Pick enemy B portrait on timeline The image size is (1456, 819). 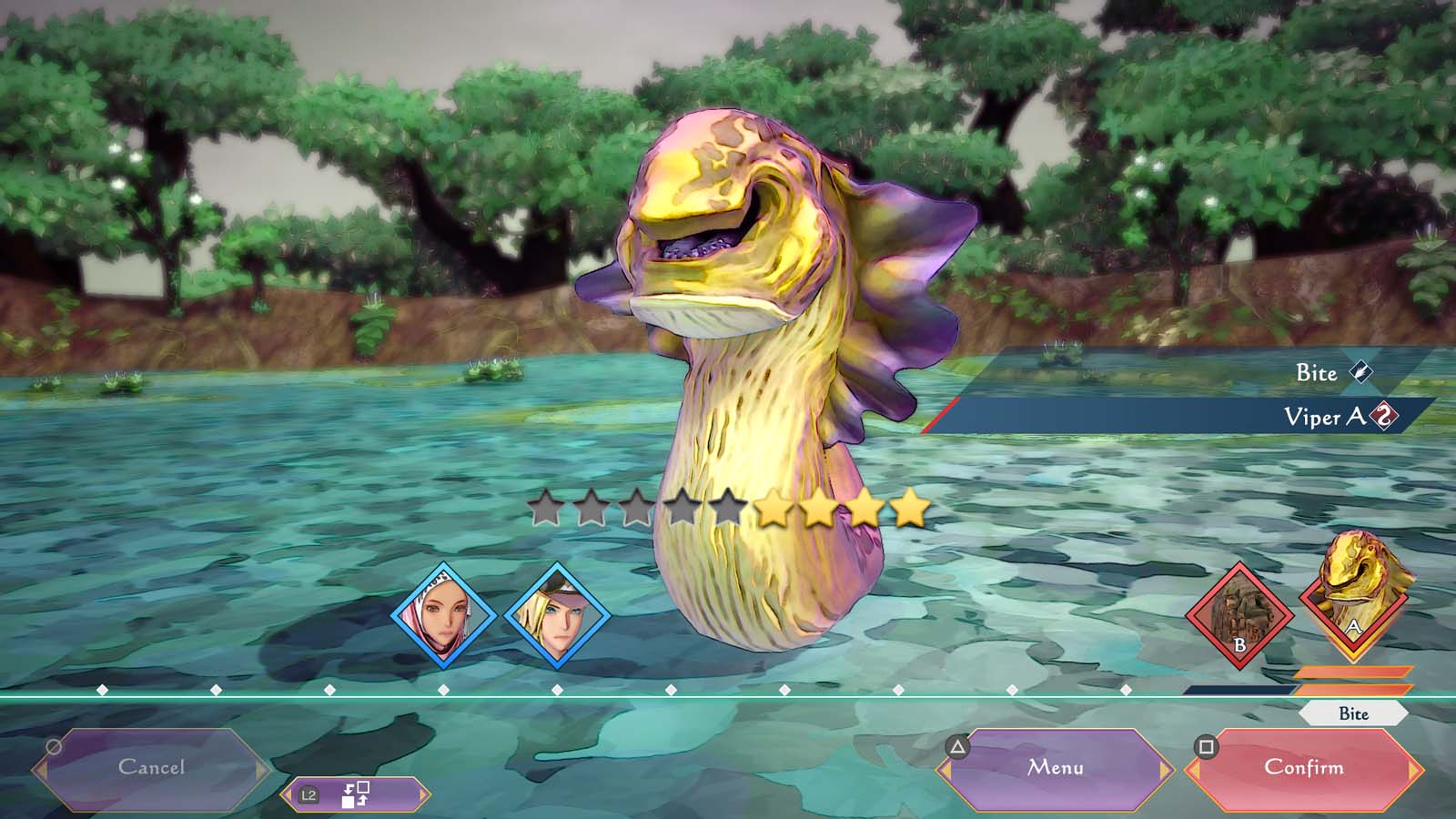point(1239,616)
